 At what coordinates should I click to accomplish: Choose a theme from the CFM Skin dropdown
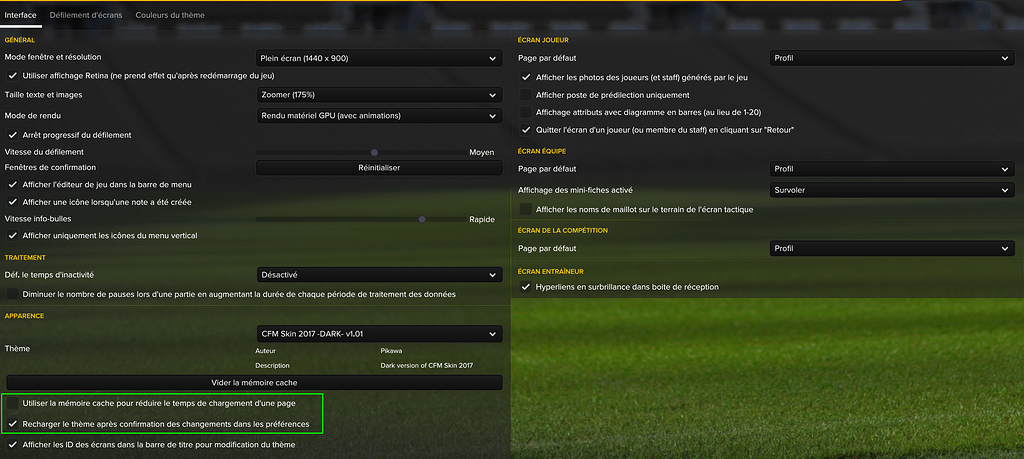coord(379,333)
